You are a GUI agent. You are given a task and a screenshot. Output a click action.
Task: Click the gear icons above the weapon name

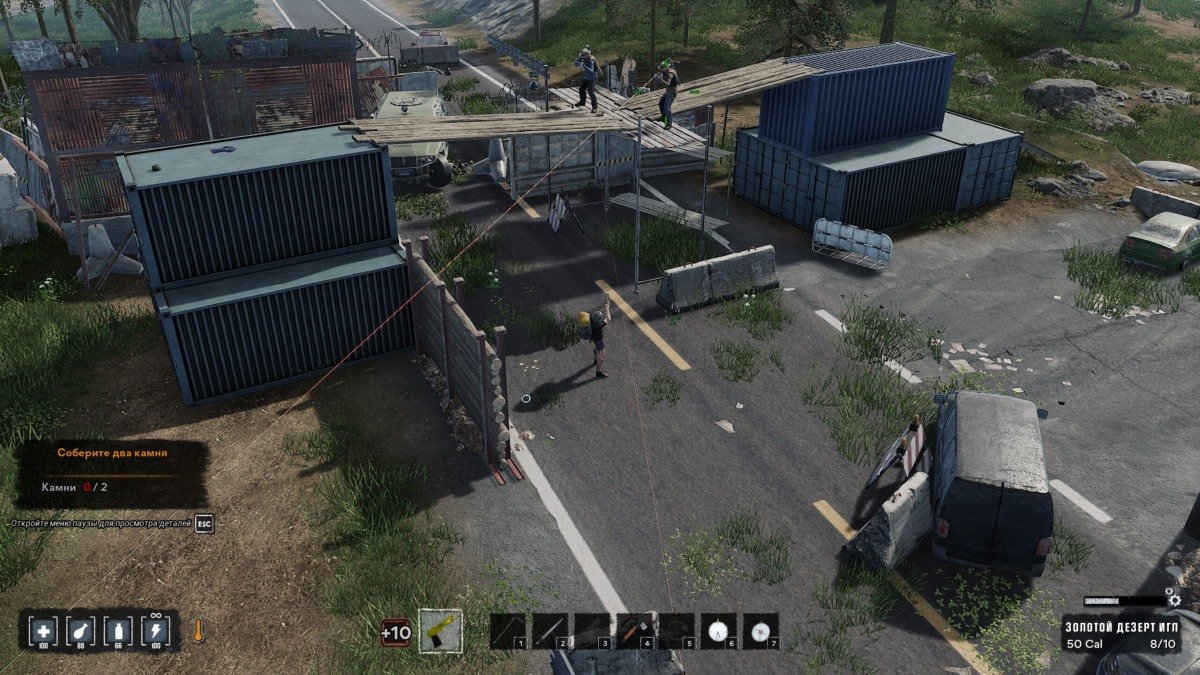click(1175, 600)
